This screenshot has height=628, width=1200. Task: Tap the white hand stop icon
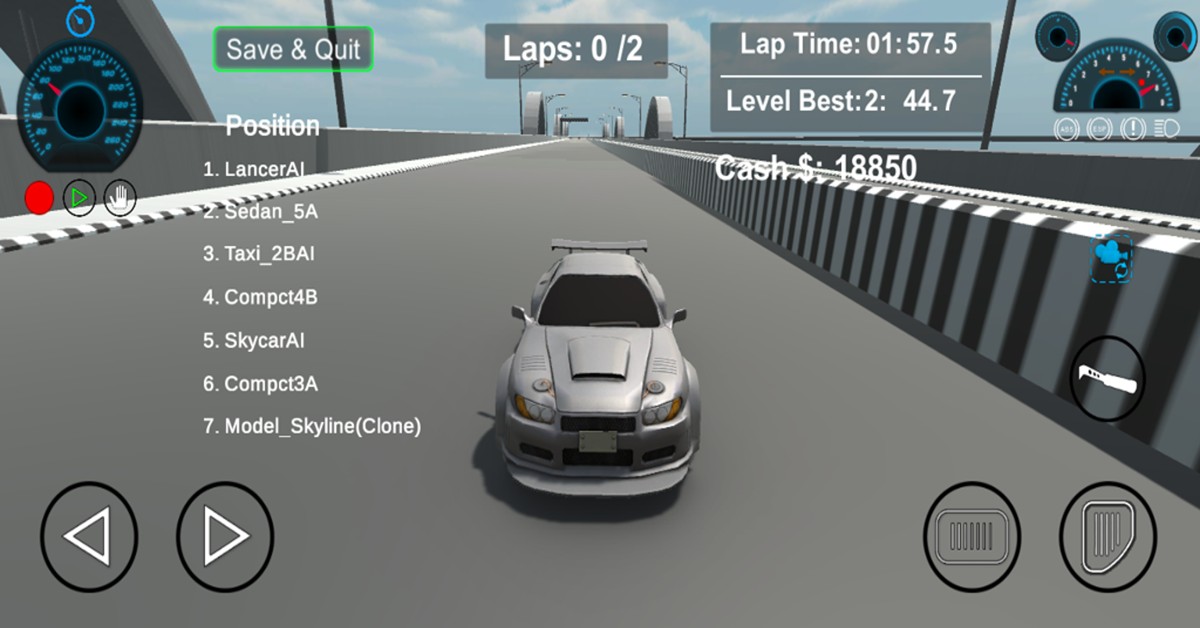click(x=120, y=198)
